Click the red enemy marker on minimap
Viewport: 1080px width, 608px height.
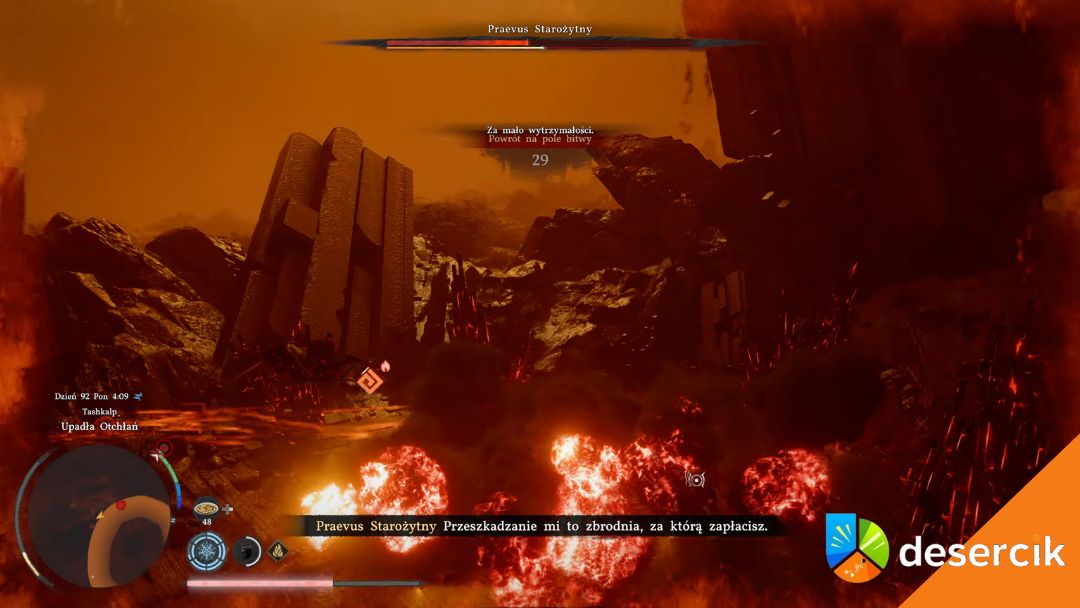[x=121, y=505]
